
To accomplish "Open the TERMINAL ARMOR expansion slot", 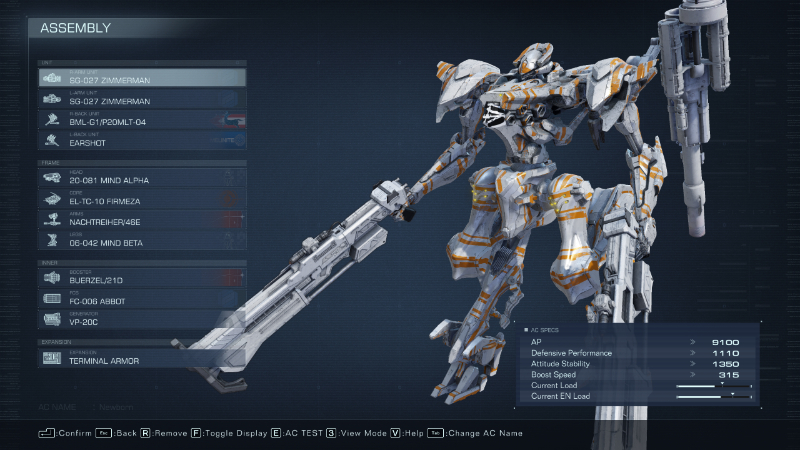I will pyautogui.click(x=141, y=357).
